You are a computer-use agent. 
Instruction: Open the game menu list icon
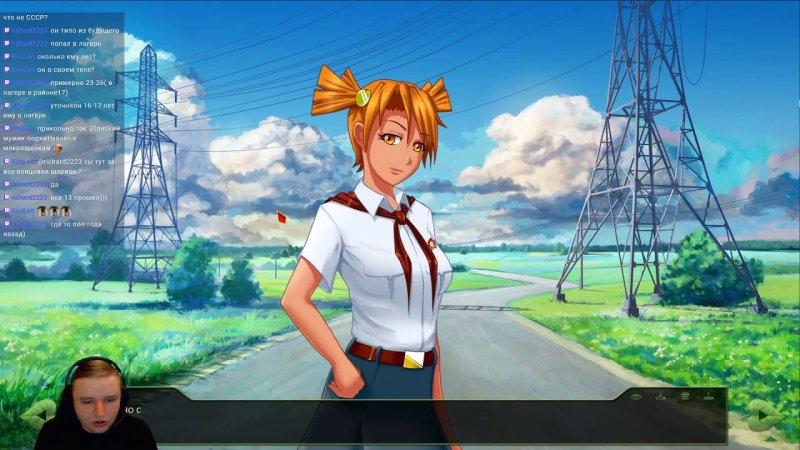pos(685,397)
